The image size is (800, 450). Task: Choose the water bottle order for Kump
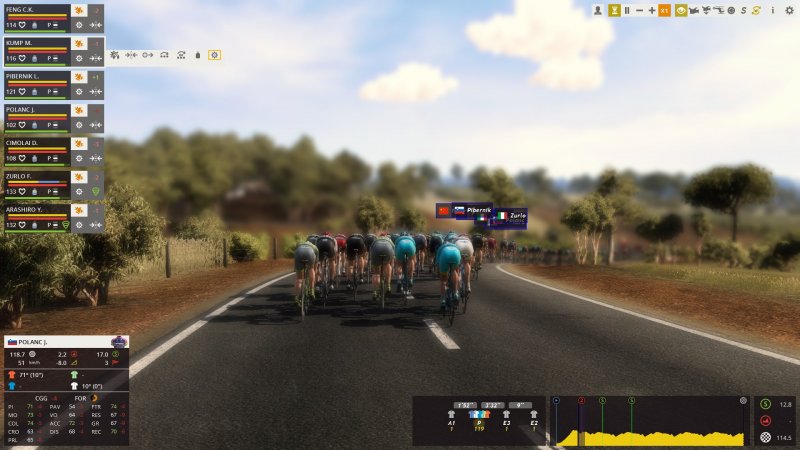point(198,55)
